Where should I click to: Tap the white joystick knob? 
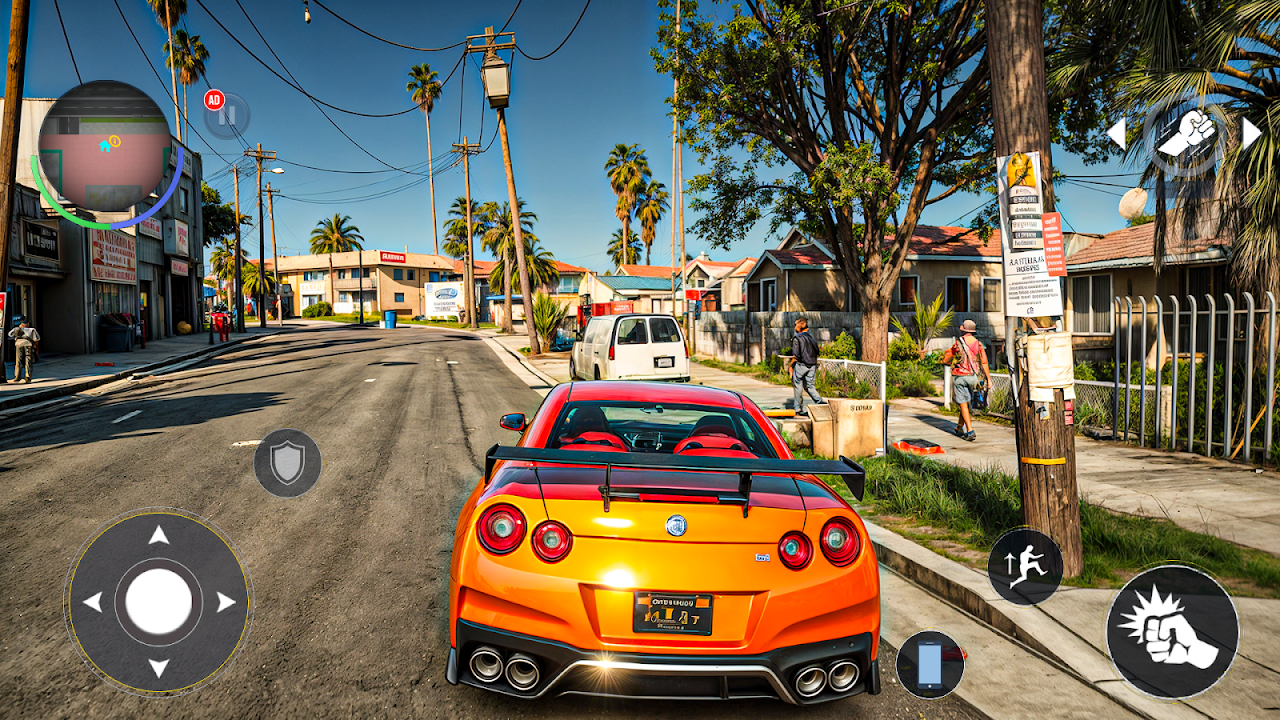tap(158, 602)
